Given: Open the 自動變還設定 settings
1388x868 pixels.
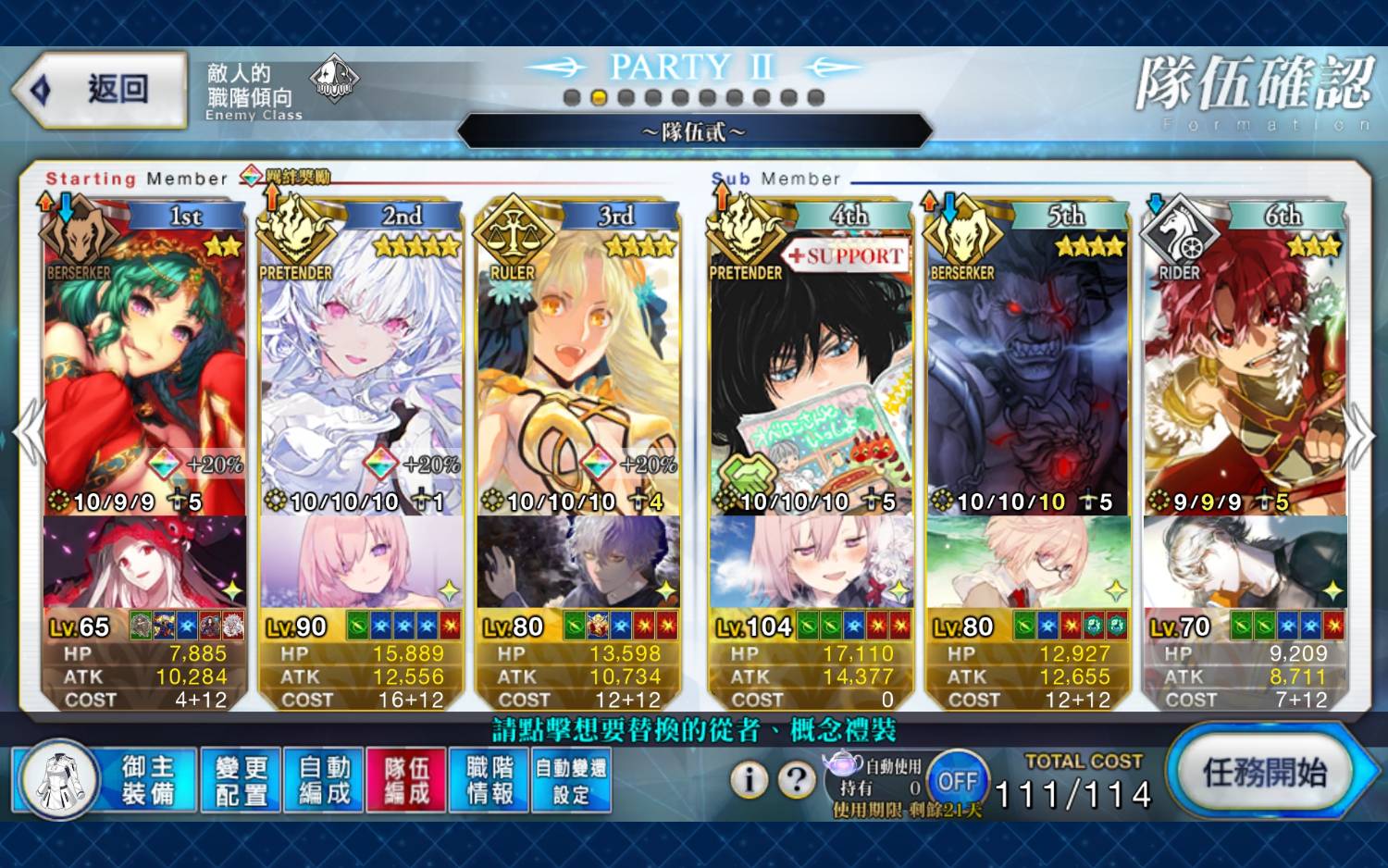Looking at the screenshot, I should pyautogui.click(x=571, y=781).
